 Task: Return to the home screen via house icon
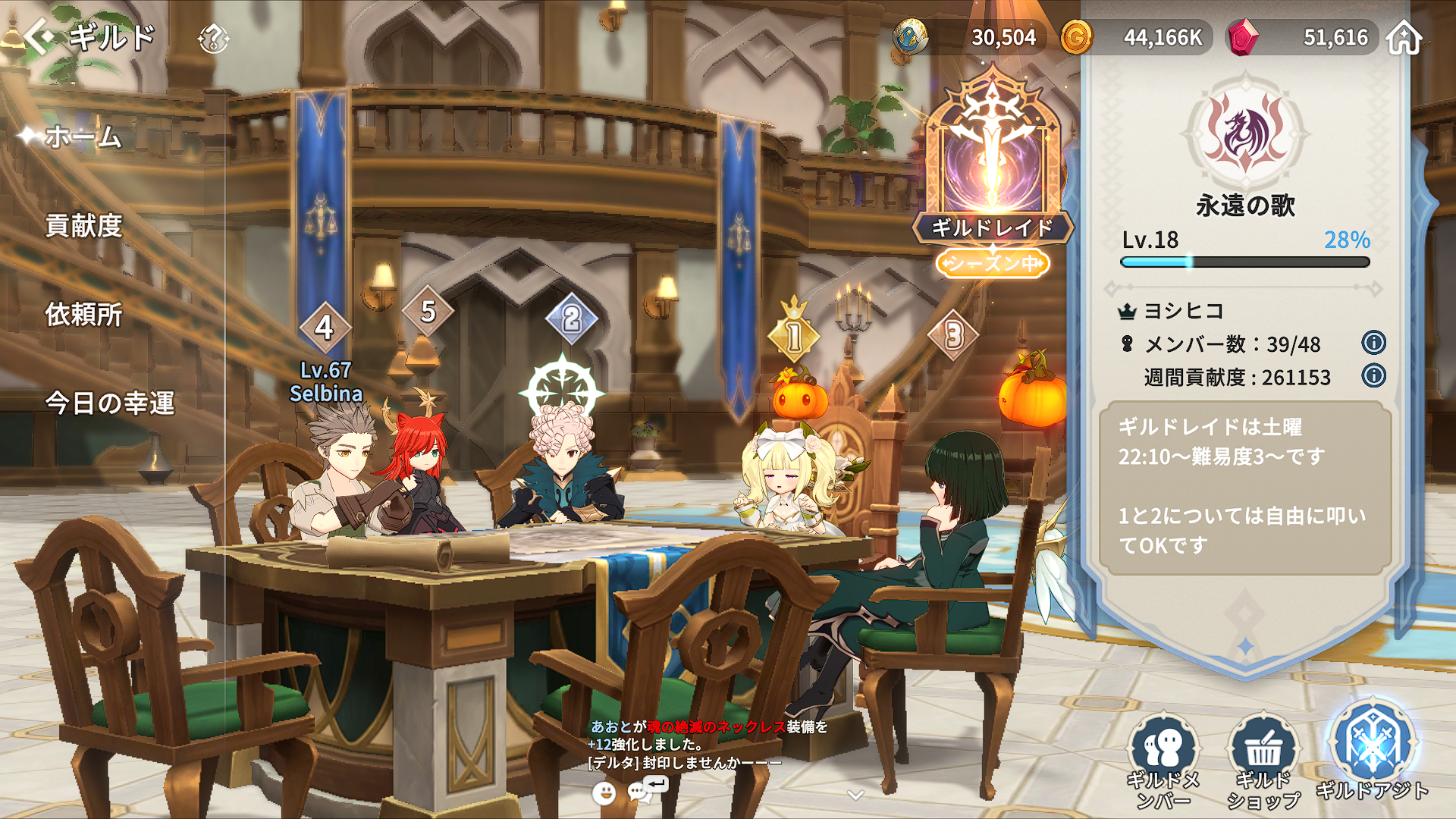tap(1404, 37)
